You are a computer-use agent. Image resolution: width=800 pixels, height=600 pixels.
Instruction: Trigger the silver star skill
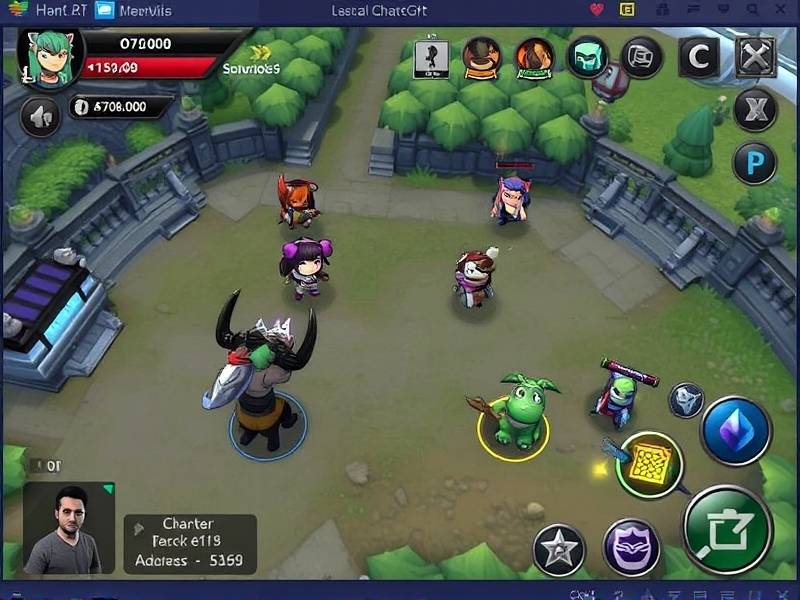(558, 550)
